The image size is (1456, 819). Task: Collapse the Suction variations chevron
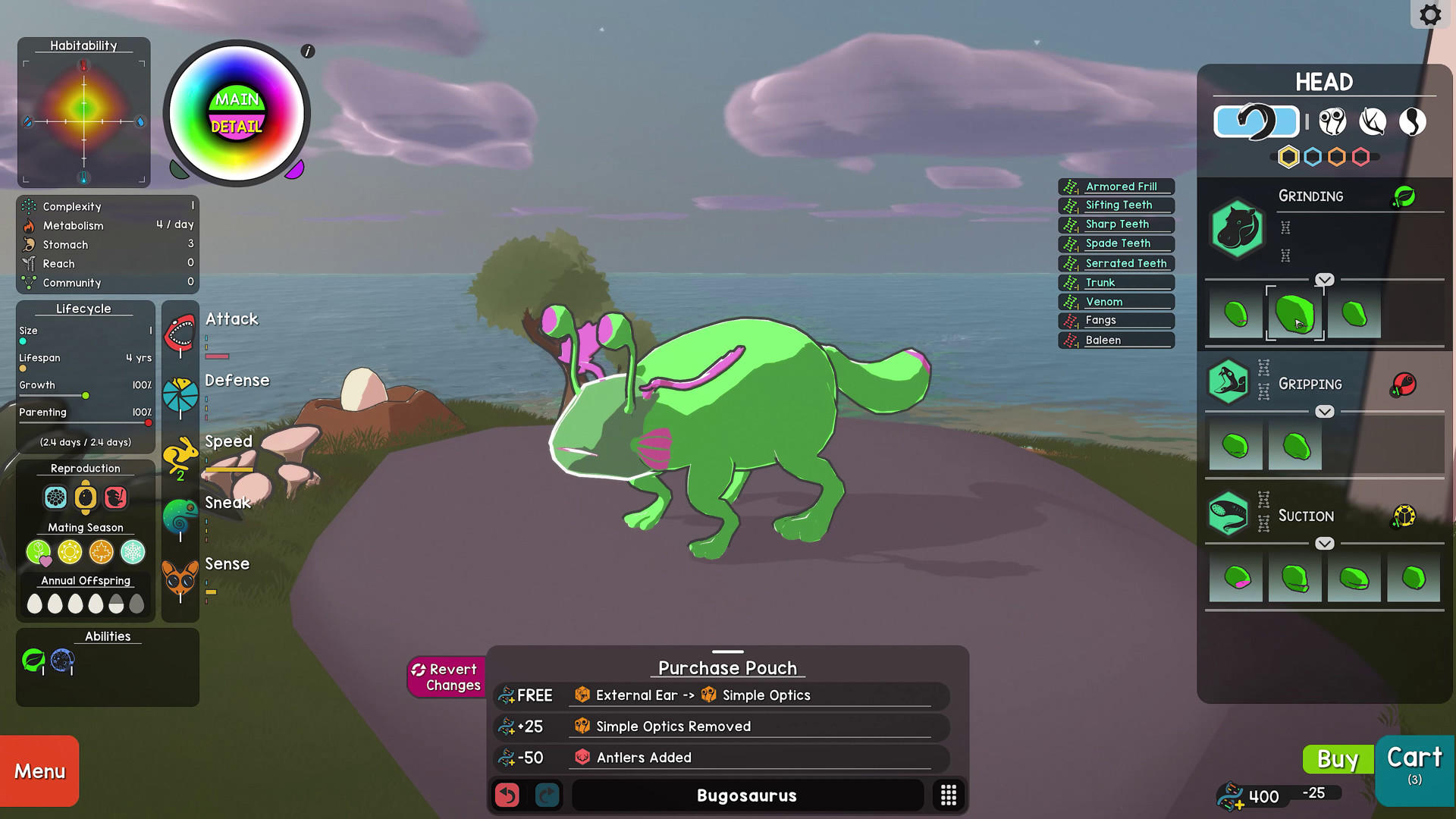coord(1325,543)
